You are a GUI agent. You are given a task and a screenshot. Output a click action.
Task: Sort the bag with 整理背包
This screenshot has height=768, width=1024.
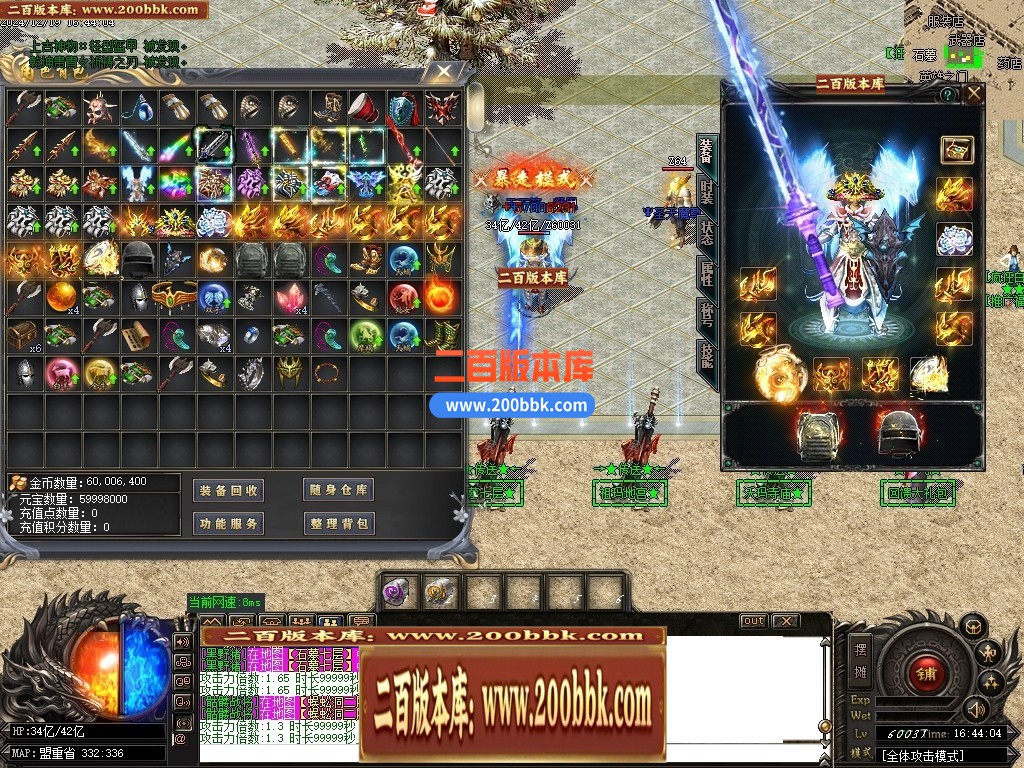pos(339,523)
